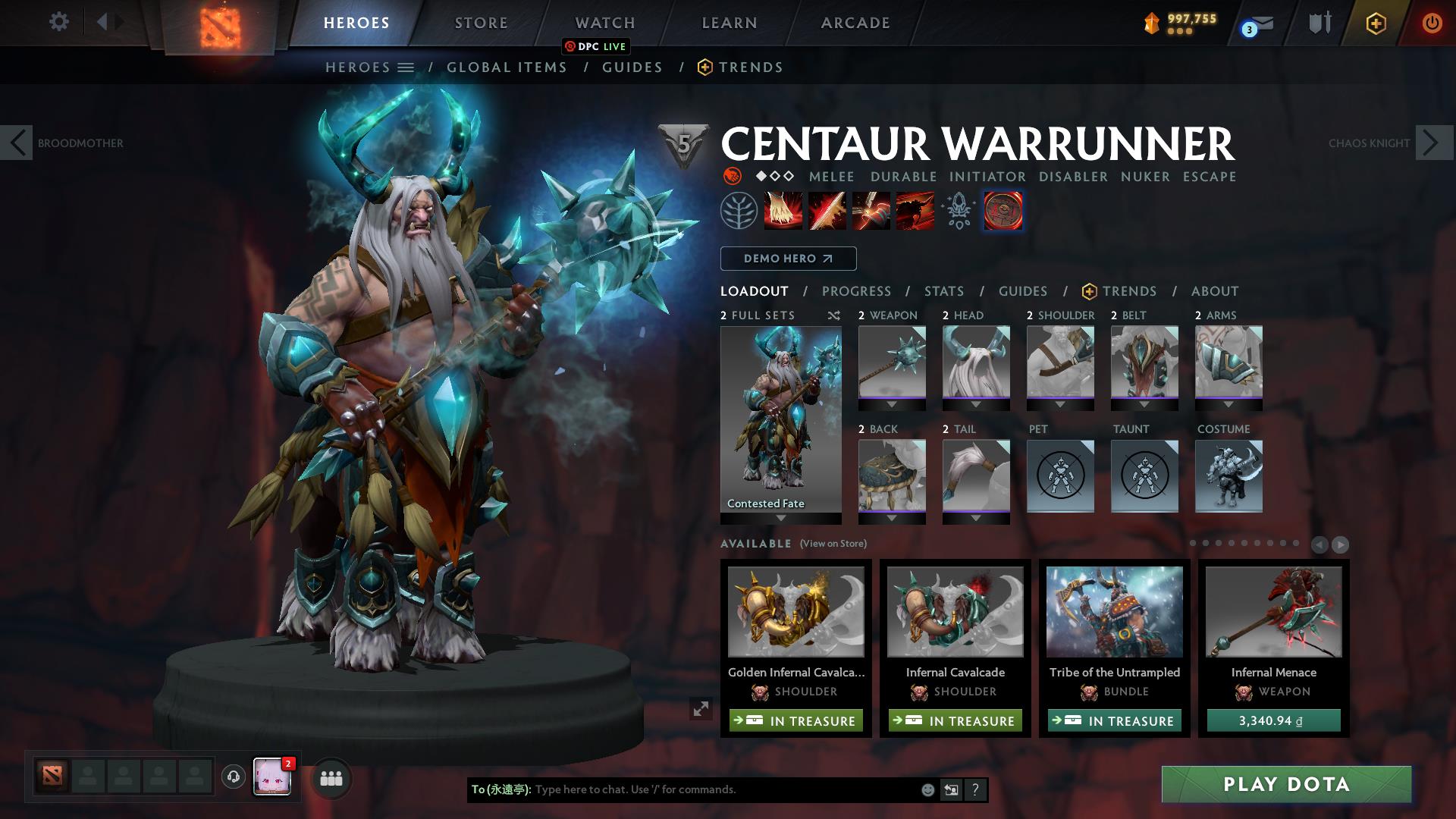Click the Stampede ultimate ability icon
The image size is (1456, 819).
click(x=915, y=211)
